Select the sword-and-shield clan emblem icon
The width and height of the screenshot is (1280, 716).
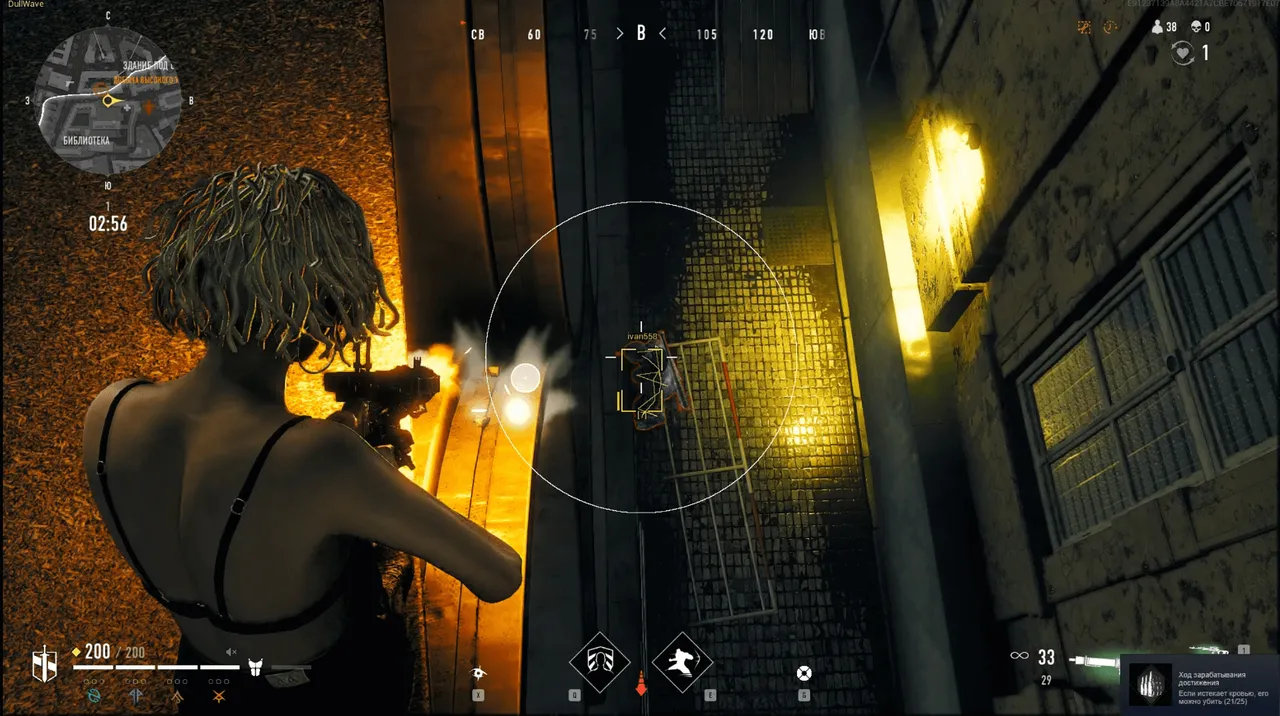(44, 666)
